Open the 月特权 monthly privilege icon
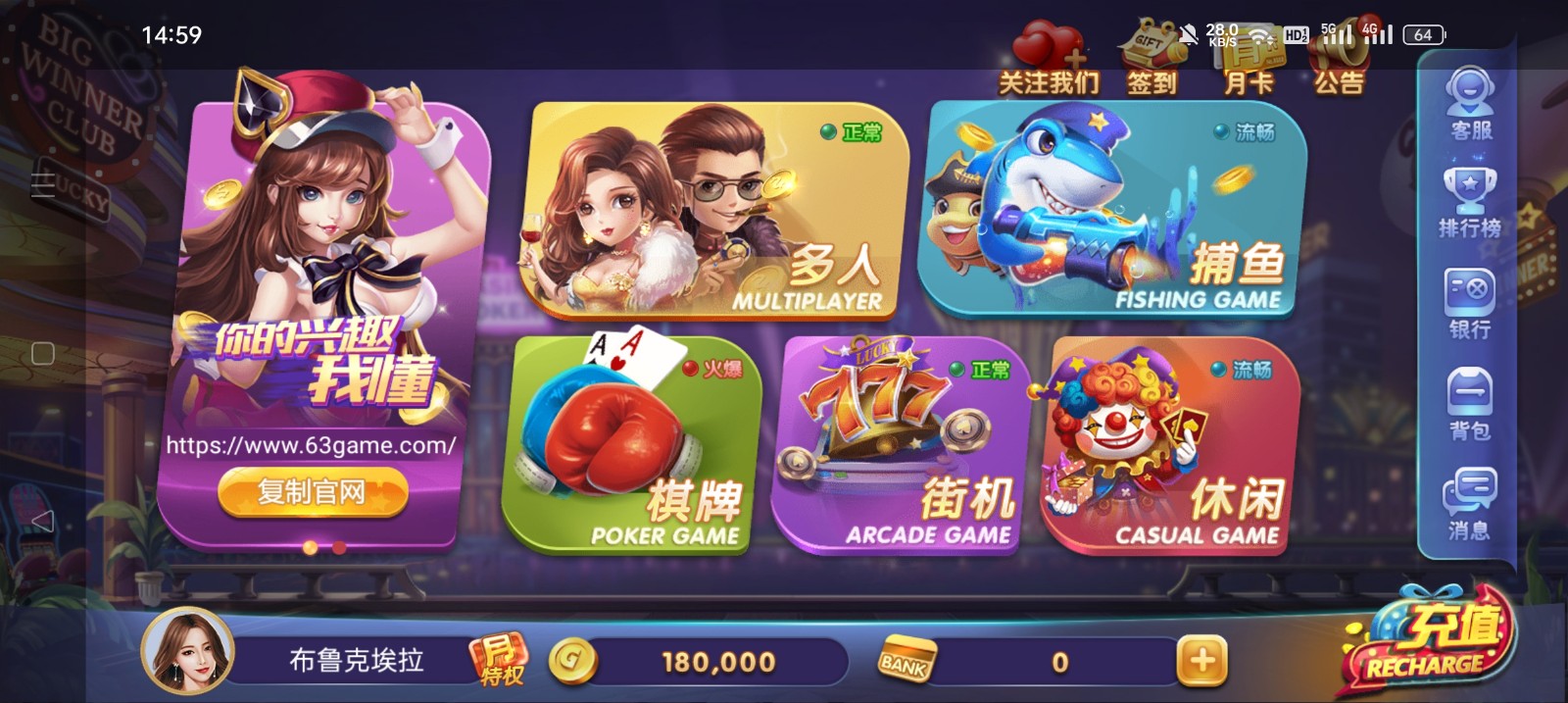This screenshot has width=1568, height=703. pos(500,659)
